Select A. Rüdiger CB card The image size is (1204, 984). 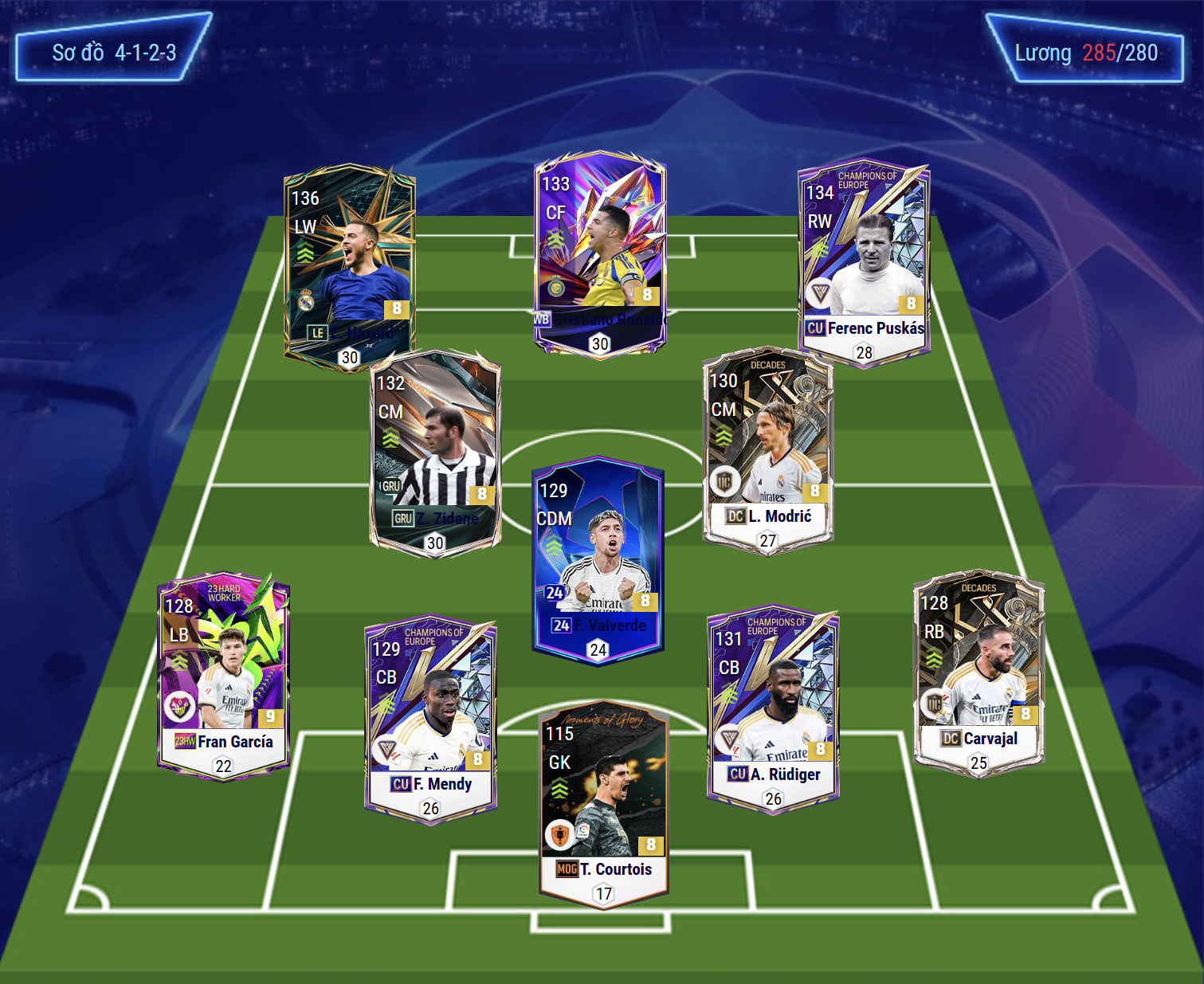(x=773, y=709)
